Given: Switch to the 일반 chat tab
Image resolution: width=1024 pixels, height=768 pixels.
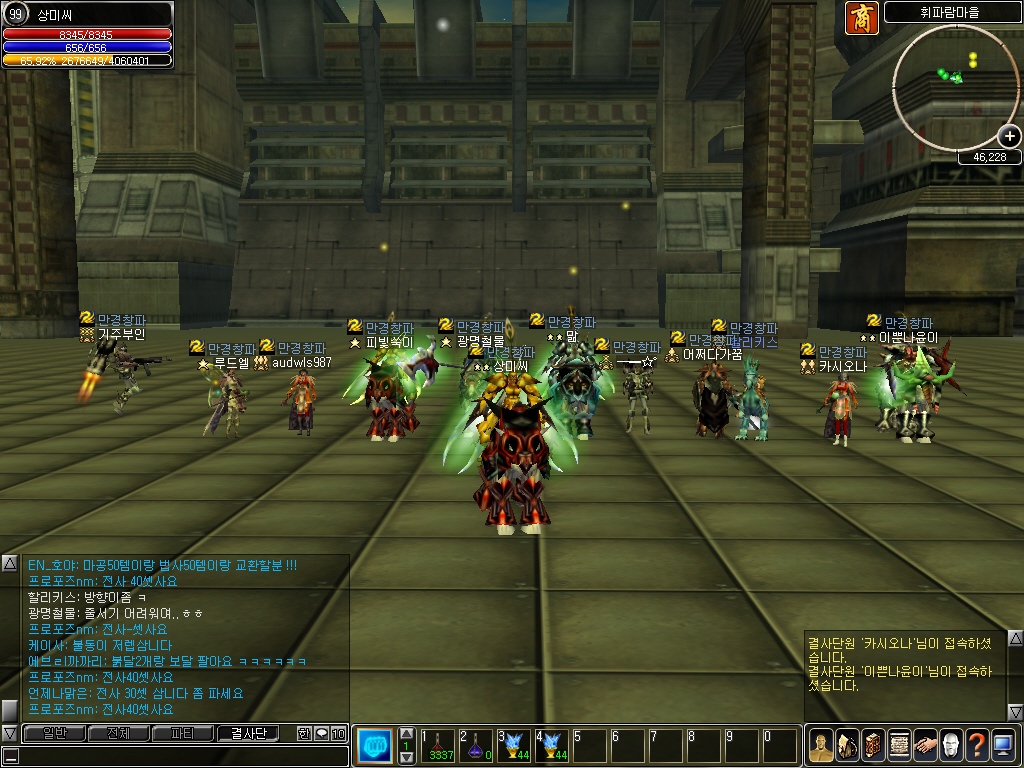Looking at the screenshot, I should (x=54, y=733).
